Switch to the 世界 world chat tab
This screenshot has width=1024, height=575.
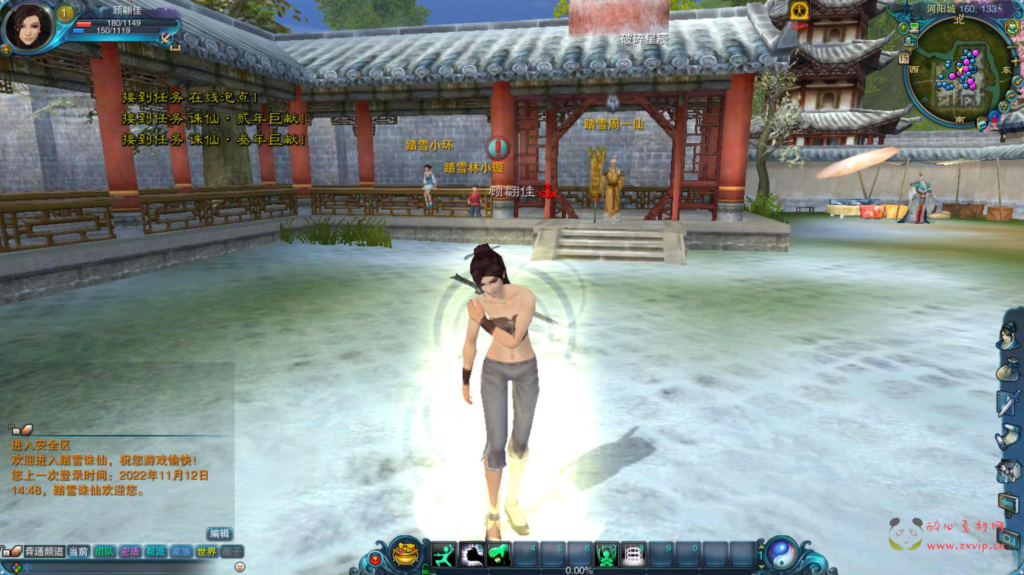[x=207, y=552]
